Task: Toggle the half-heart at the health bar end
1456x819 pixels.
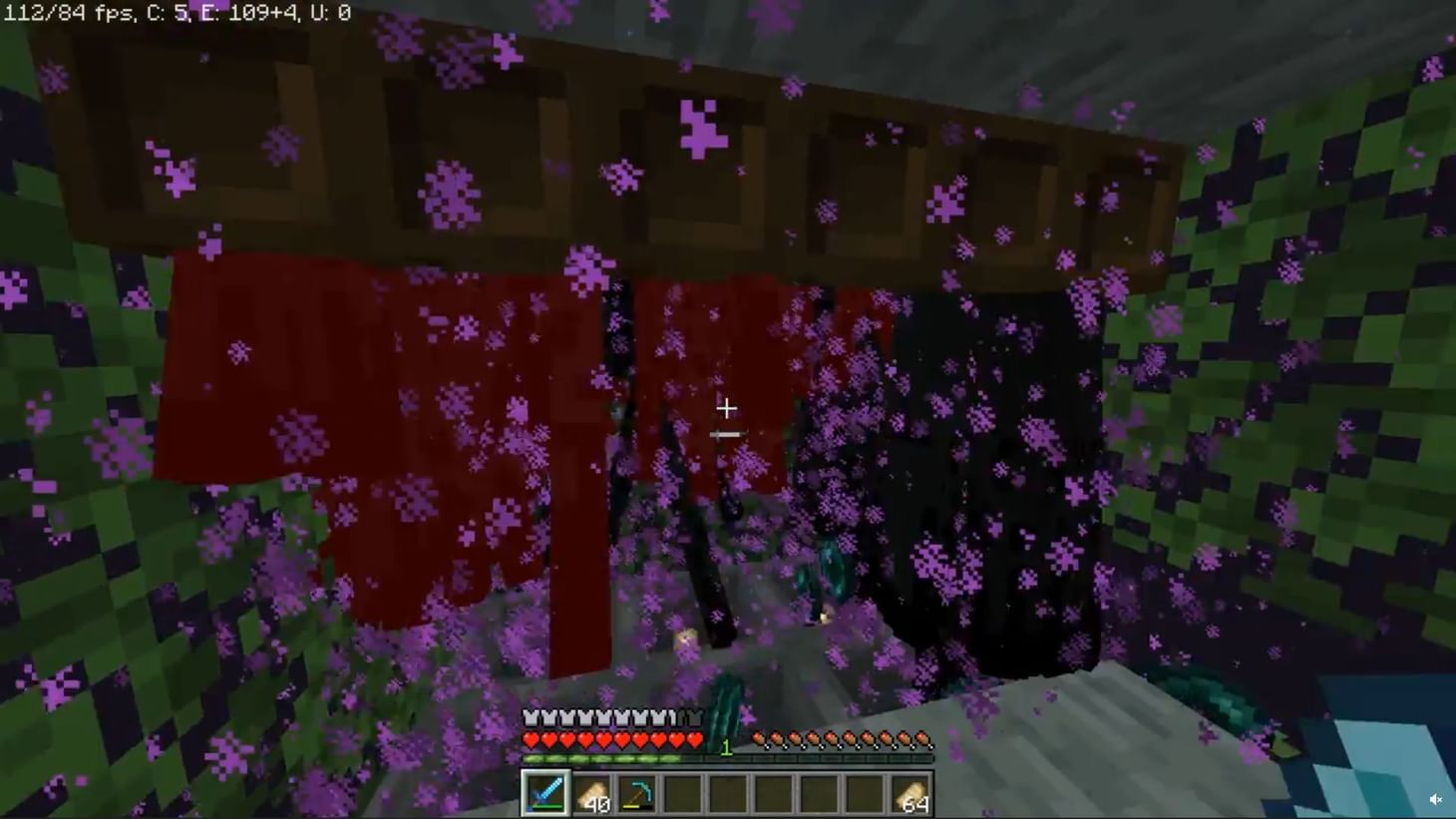Action: (x=695, y=739)
